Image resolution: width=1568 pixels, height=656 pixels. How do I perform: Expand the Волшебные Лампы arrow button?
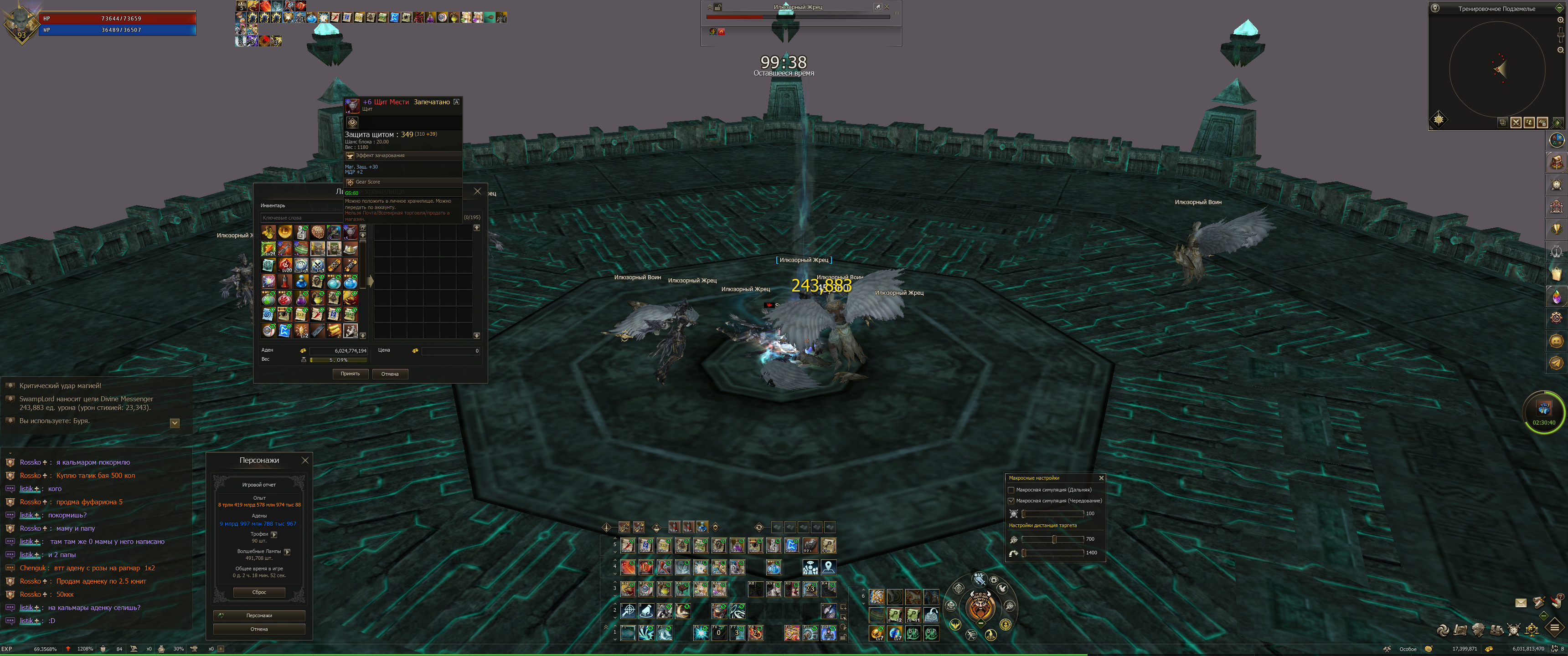[x=287, y=551]
